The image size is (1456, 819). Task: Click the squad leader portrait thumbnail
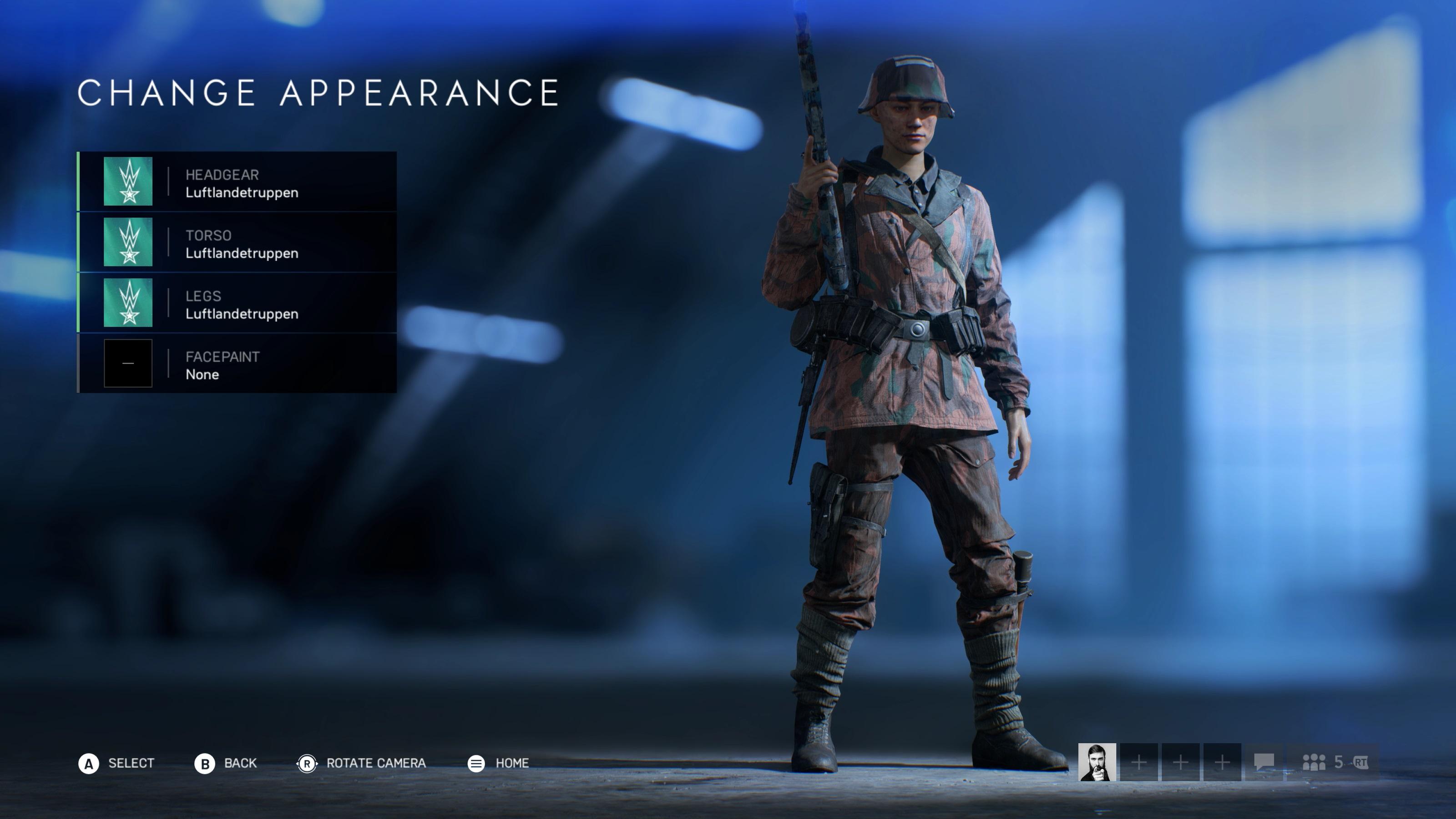point(1097,762)
